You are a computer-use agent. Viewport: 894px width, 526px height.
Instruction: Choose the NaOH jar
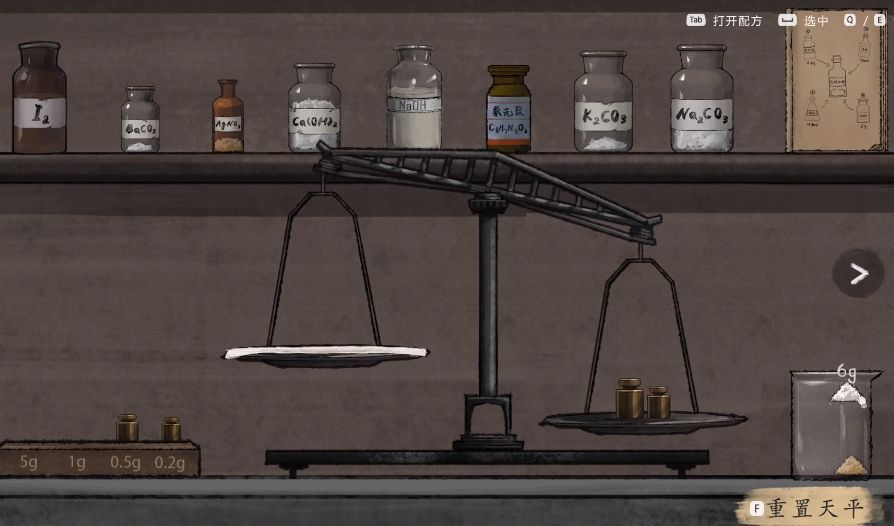[414, 100]
